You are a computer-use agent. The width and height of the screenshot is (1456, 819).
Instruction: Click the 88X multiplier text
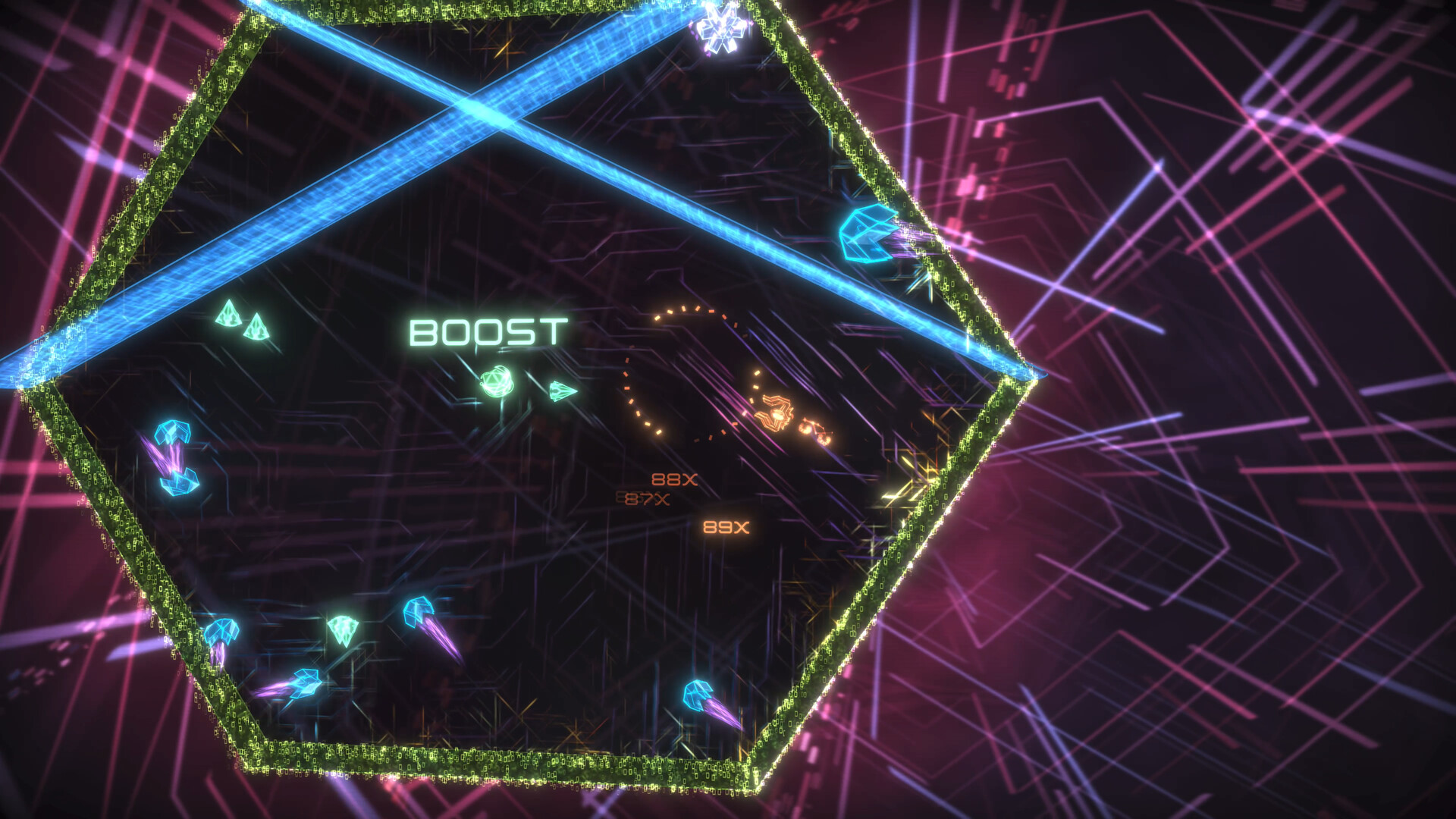point(673,479)
